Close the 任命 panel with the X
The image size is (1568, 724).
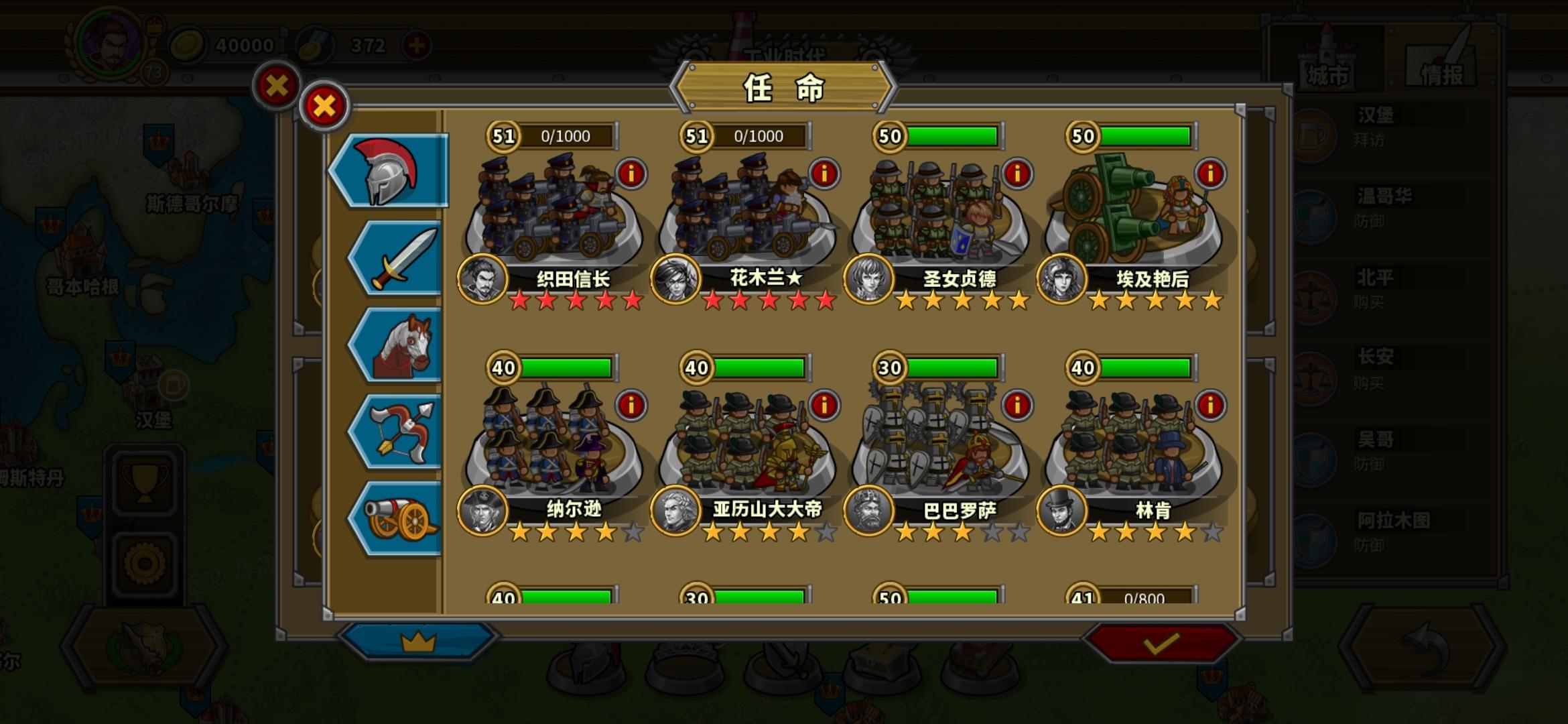point(324,105)
